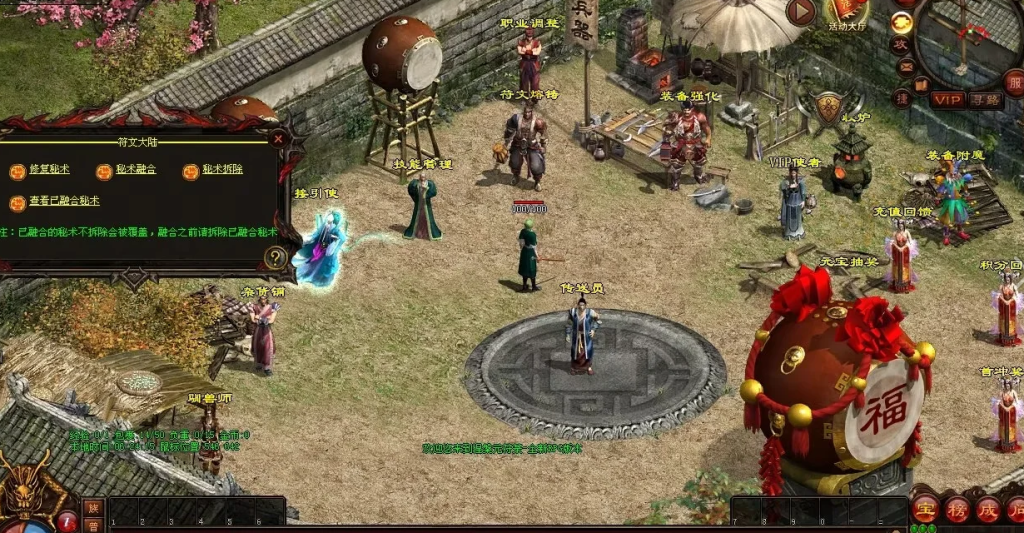Open the 宝 button in bottom bar
The height and width of the screenshot is (533, 1024).
pos(925,509)
